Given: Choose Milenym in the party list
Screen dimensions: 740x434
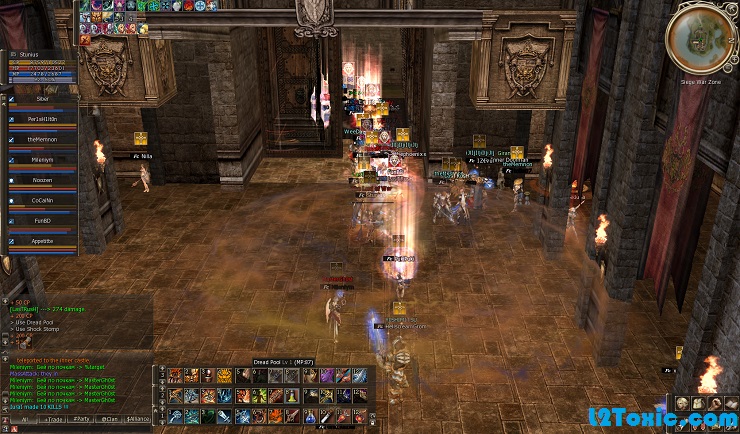Looking at the screenshot, I should [42, 161].
